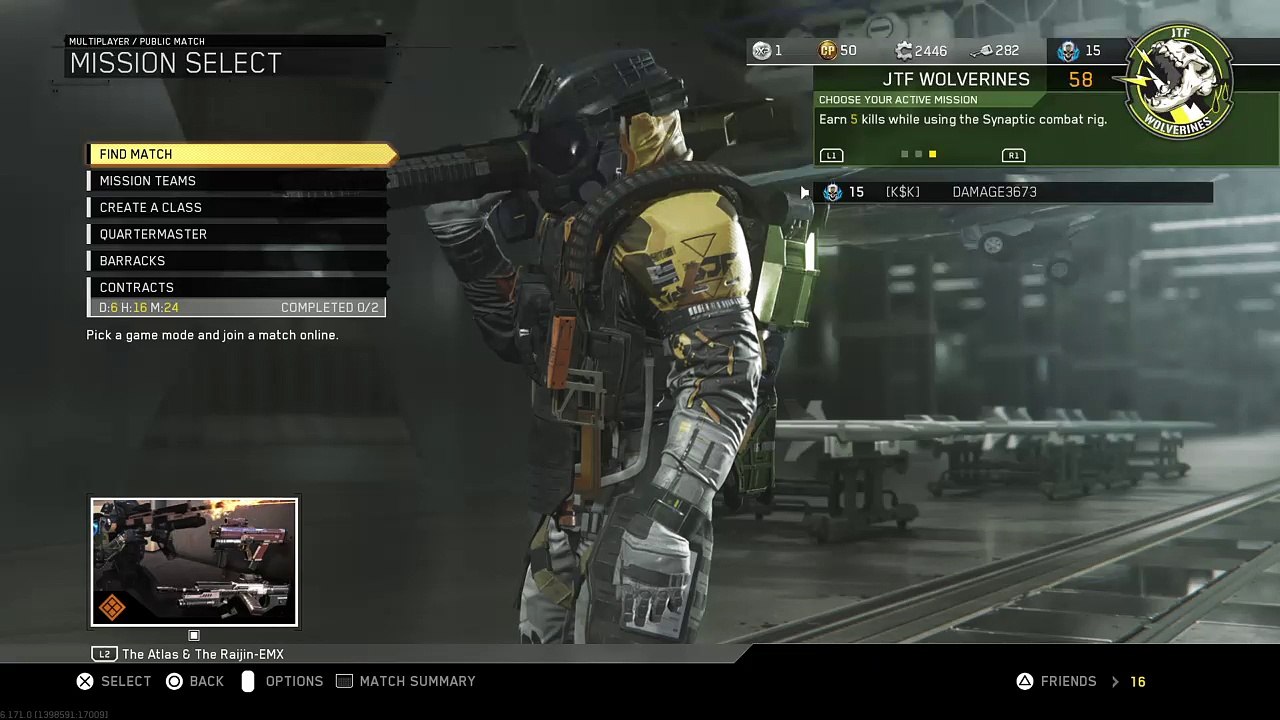Click the Back label
This screenshot has height=720, width=1280.
[206, 681]
